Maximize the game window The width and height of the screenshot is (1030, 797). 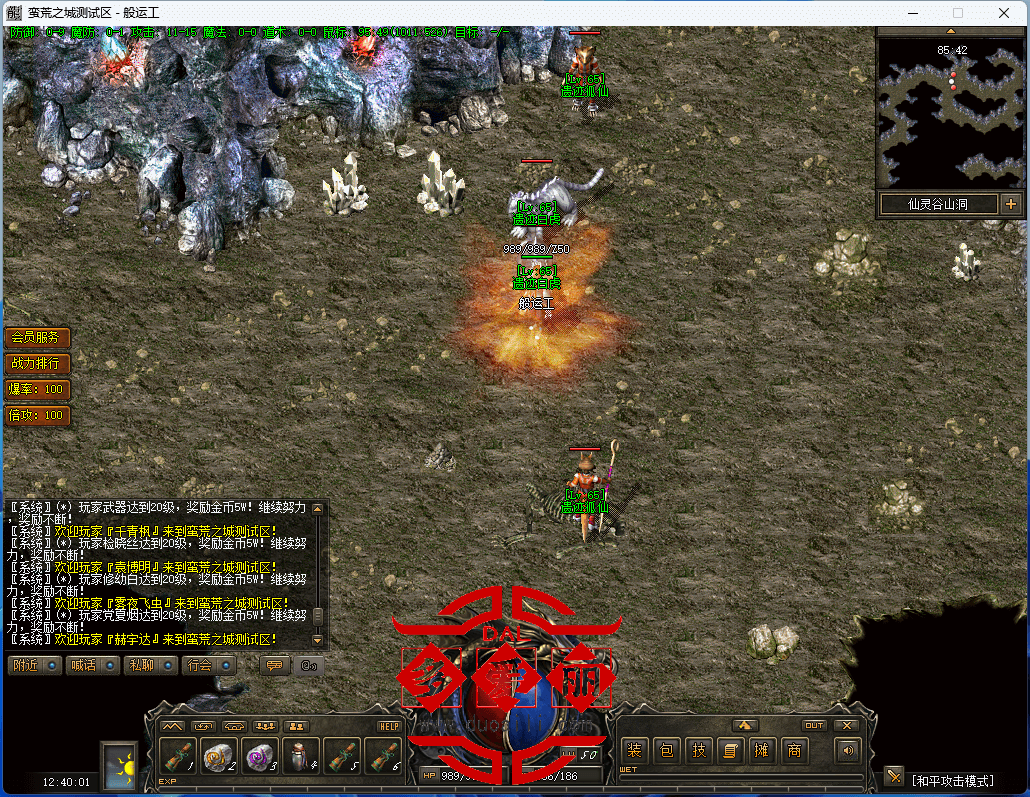958,13
